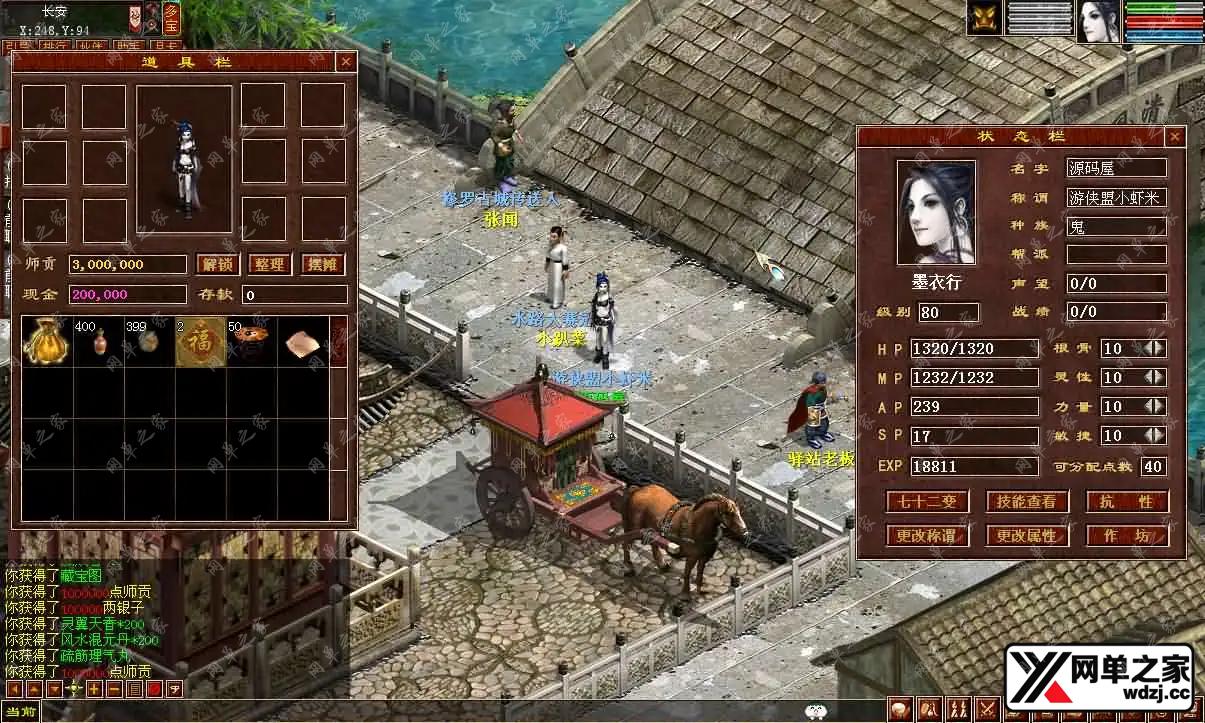Open the 作坊 workshop
1205x723 pixels.
1127,535
